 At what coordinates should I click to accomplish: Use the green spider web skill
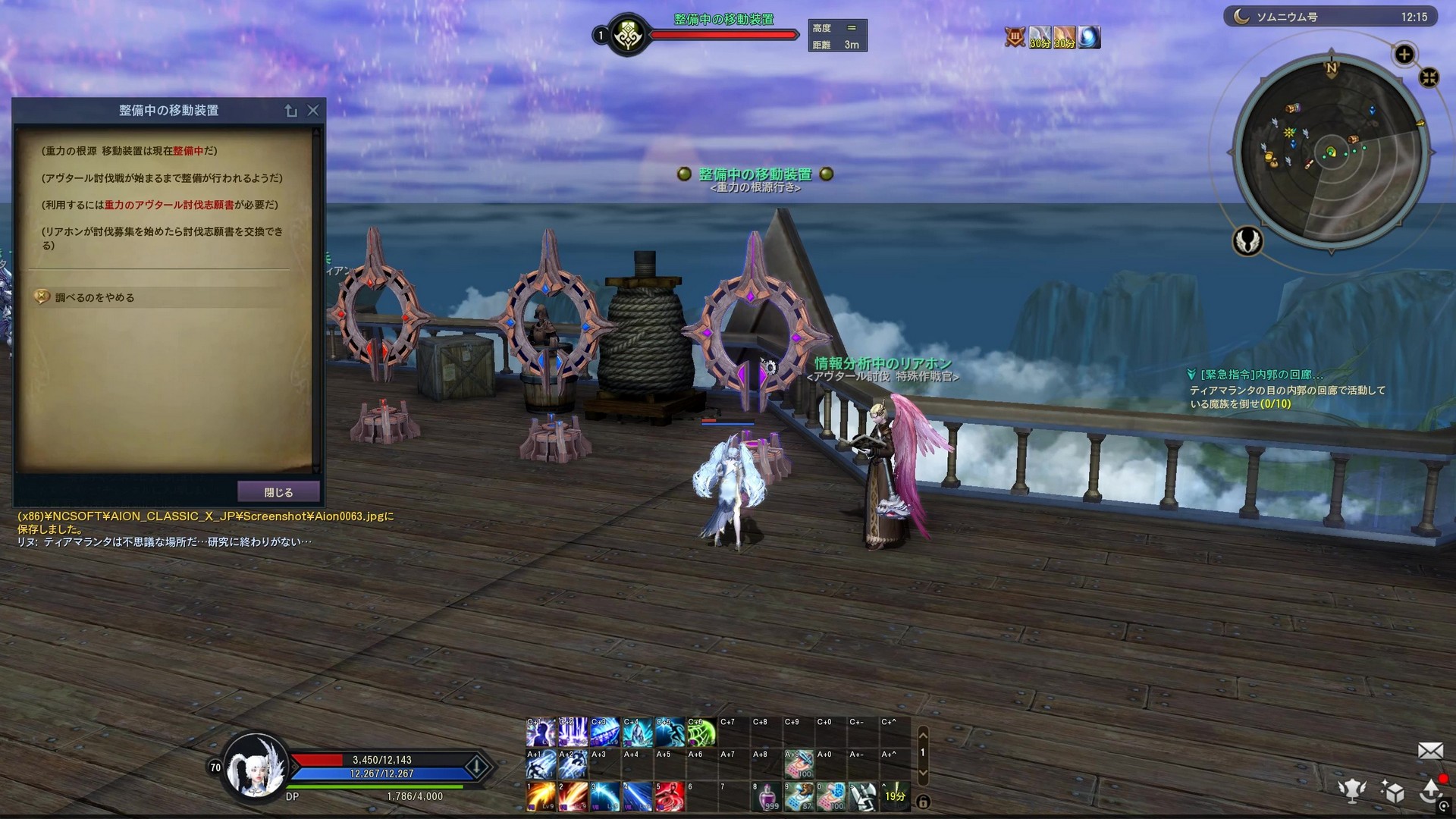701,733
